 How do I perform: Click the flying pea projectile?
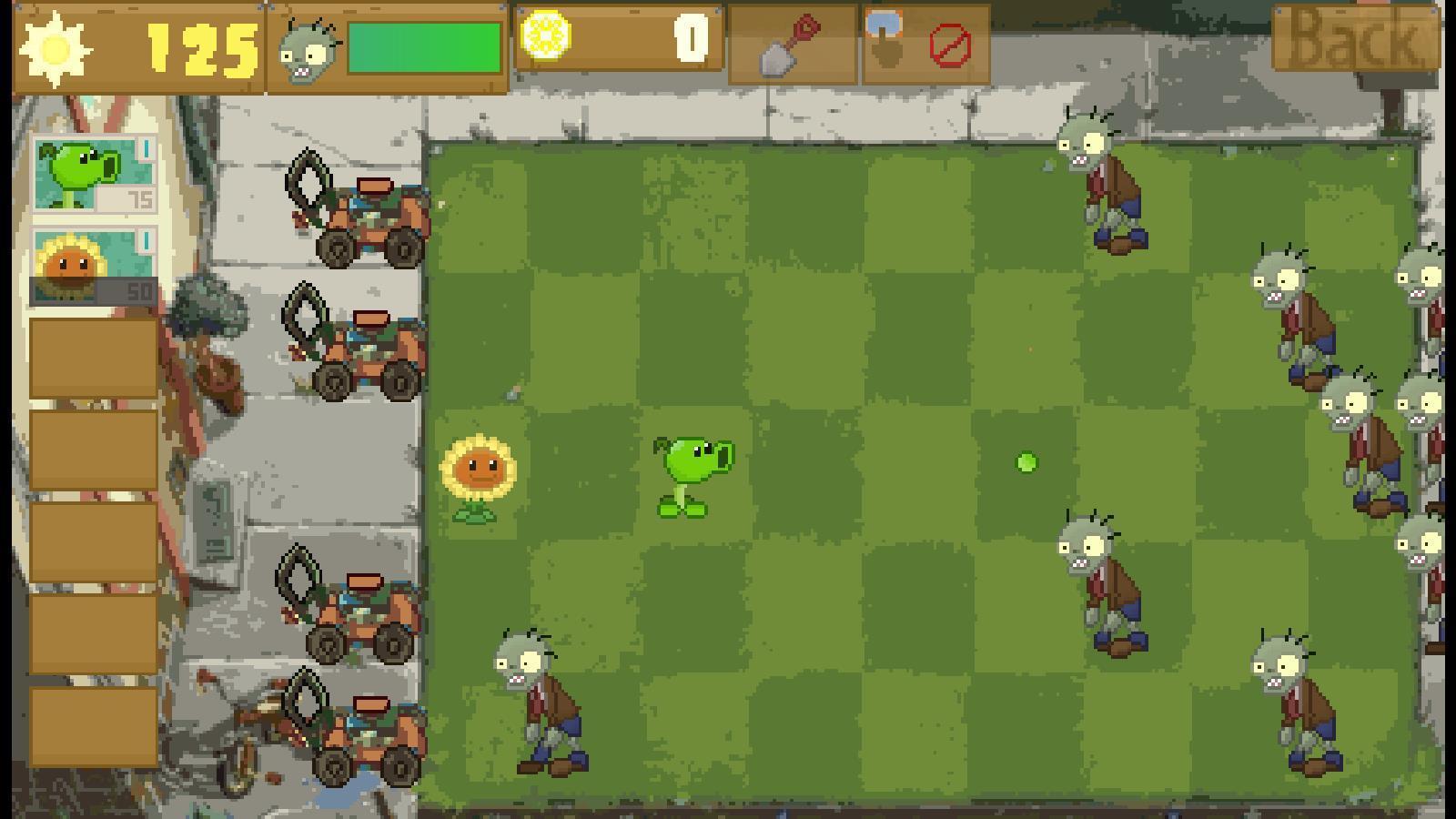1025,462
